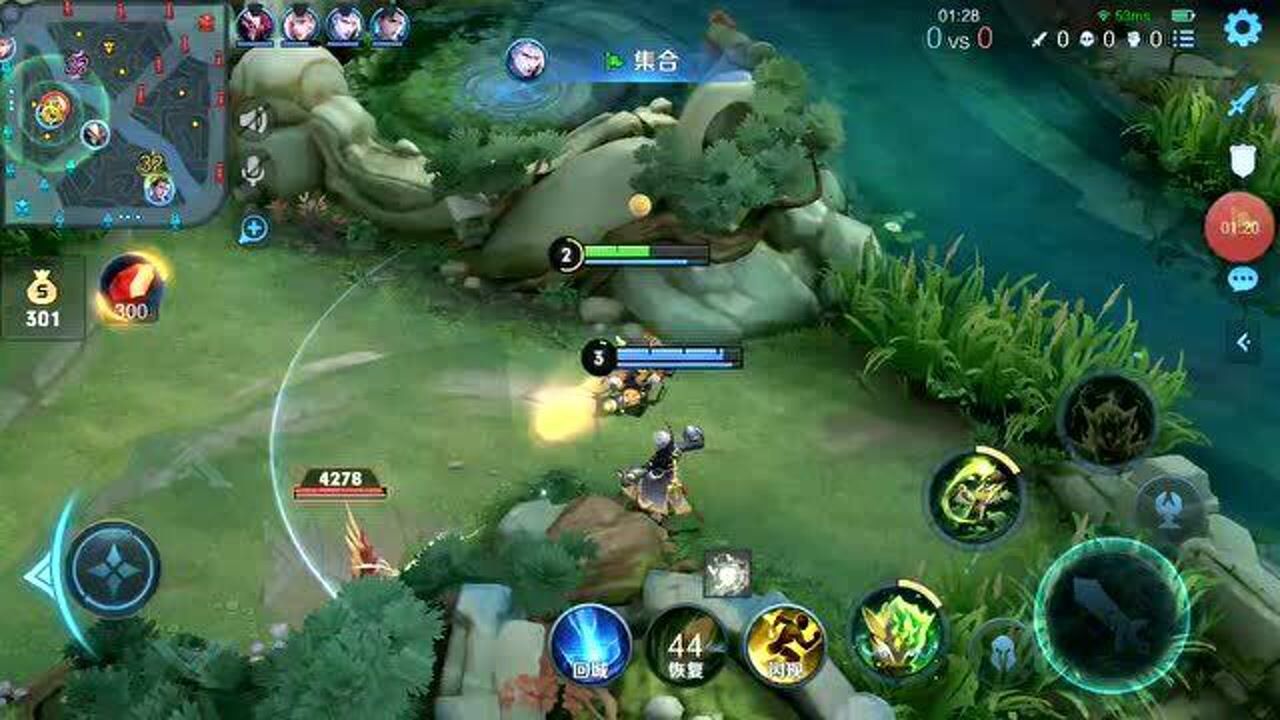1280x720 pixels.
Task: Tap the blue sword attack signal
Action: pyautogui.click(x=1242, y=100)
